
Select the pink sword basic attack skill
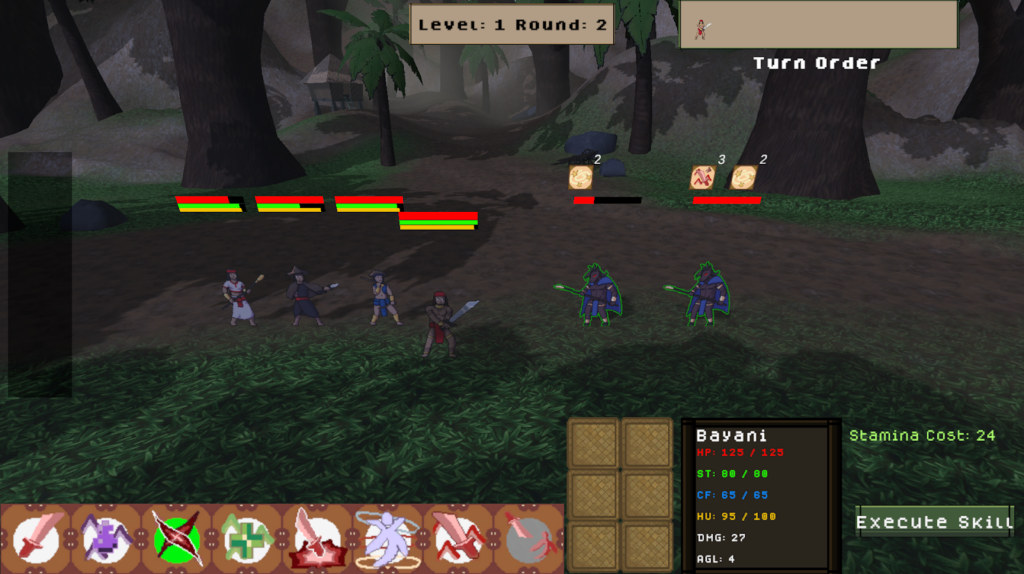point(37,538)
